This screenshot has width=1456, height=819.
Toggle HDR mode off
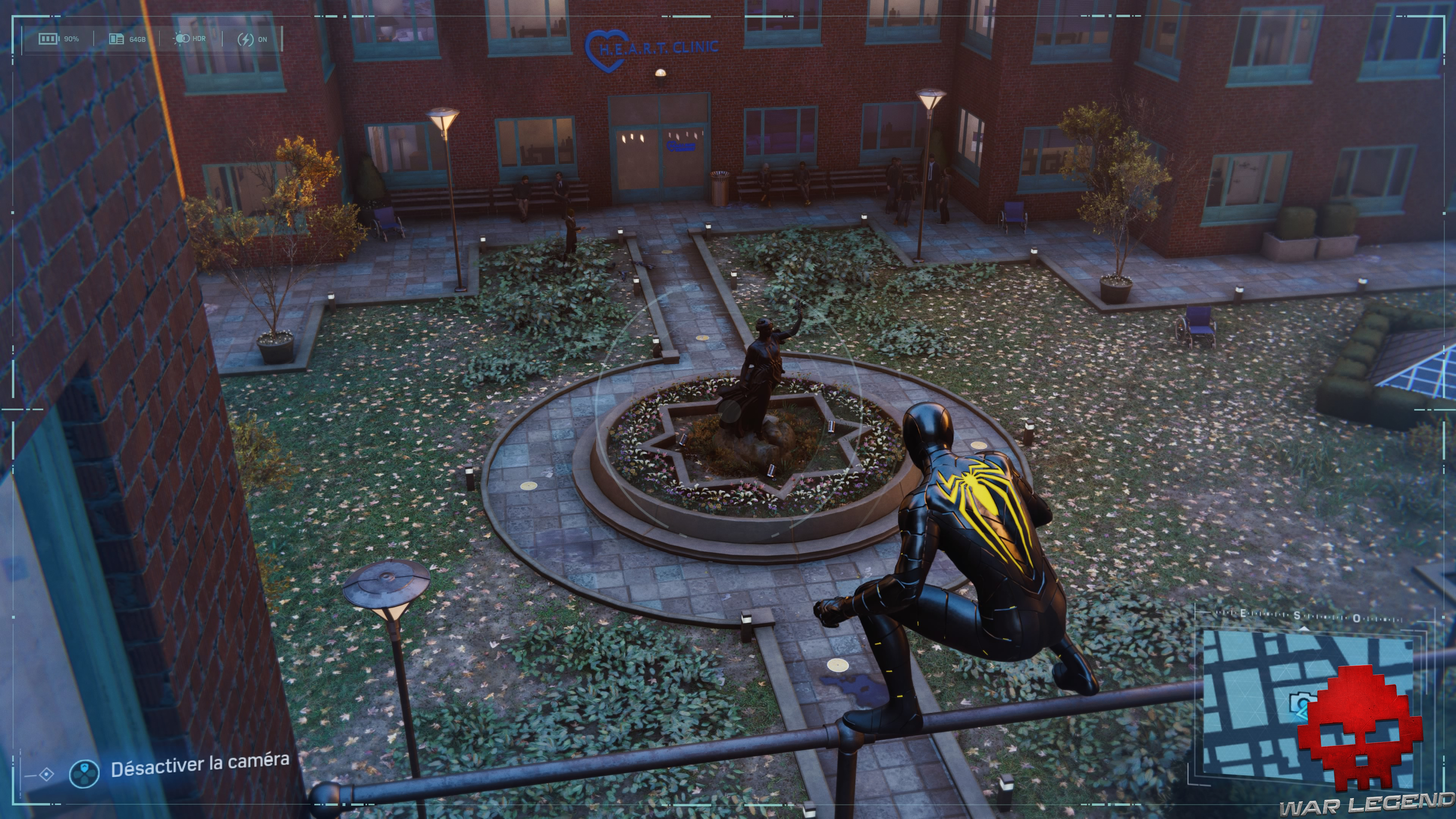click(192, 39)
